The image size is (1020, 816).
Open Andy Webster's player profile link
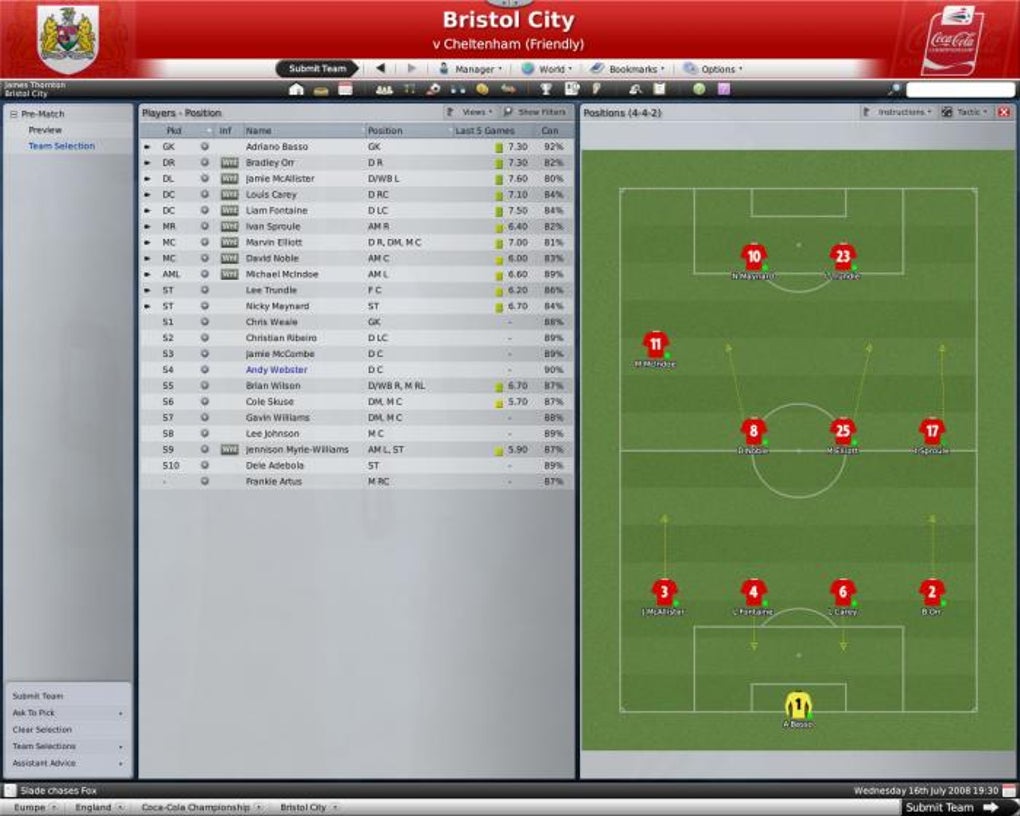277,370
